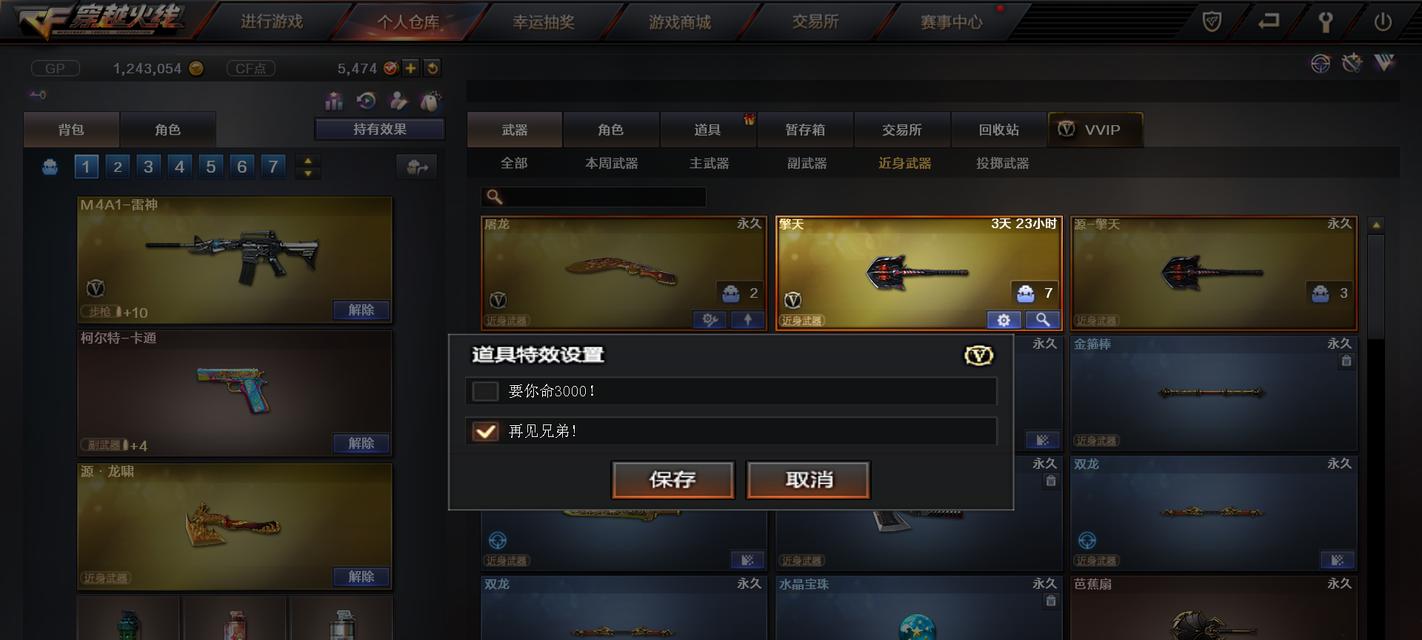Image resolution: width=1422 pixels, height=640 pixels.
Task: Switch to the 角色 tab beside 背包
Action: [x=168, y=130]
